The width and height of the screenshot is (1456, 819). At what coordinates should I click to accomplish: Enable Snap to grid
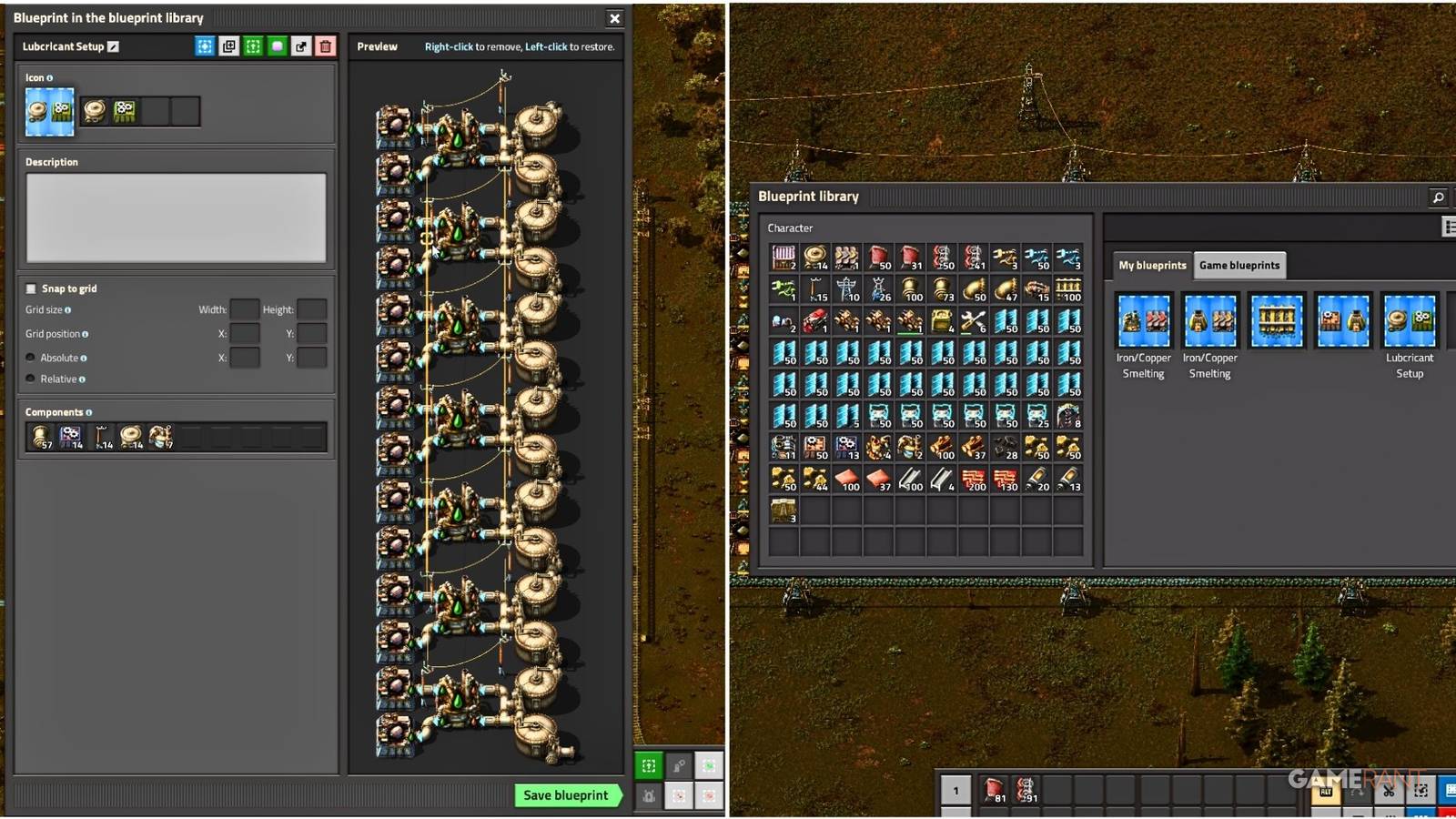coord(31,288)
